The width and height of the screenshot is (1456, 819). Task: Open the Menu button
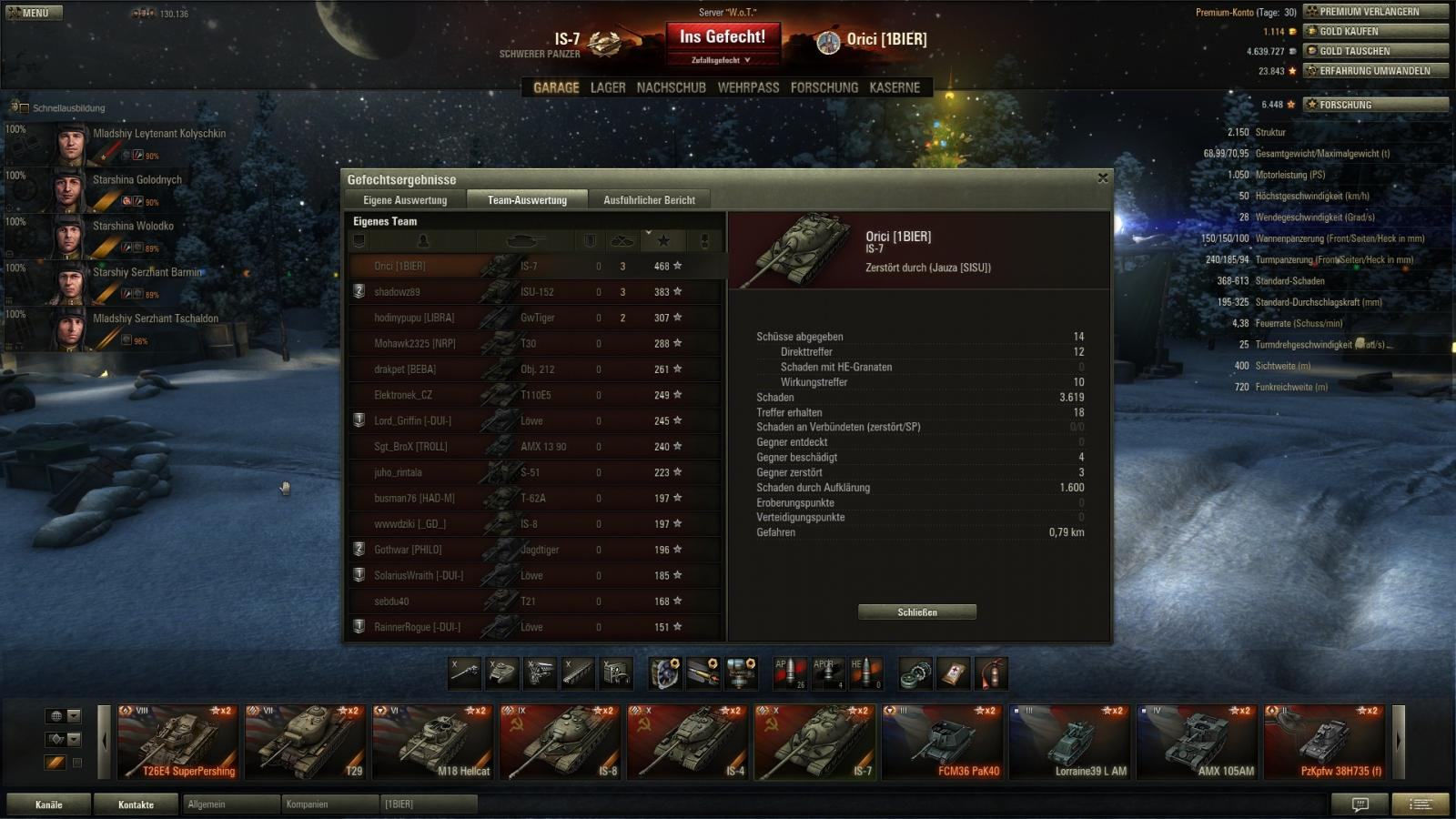click(x=35, y=13)
